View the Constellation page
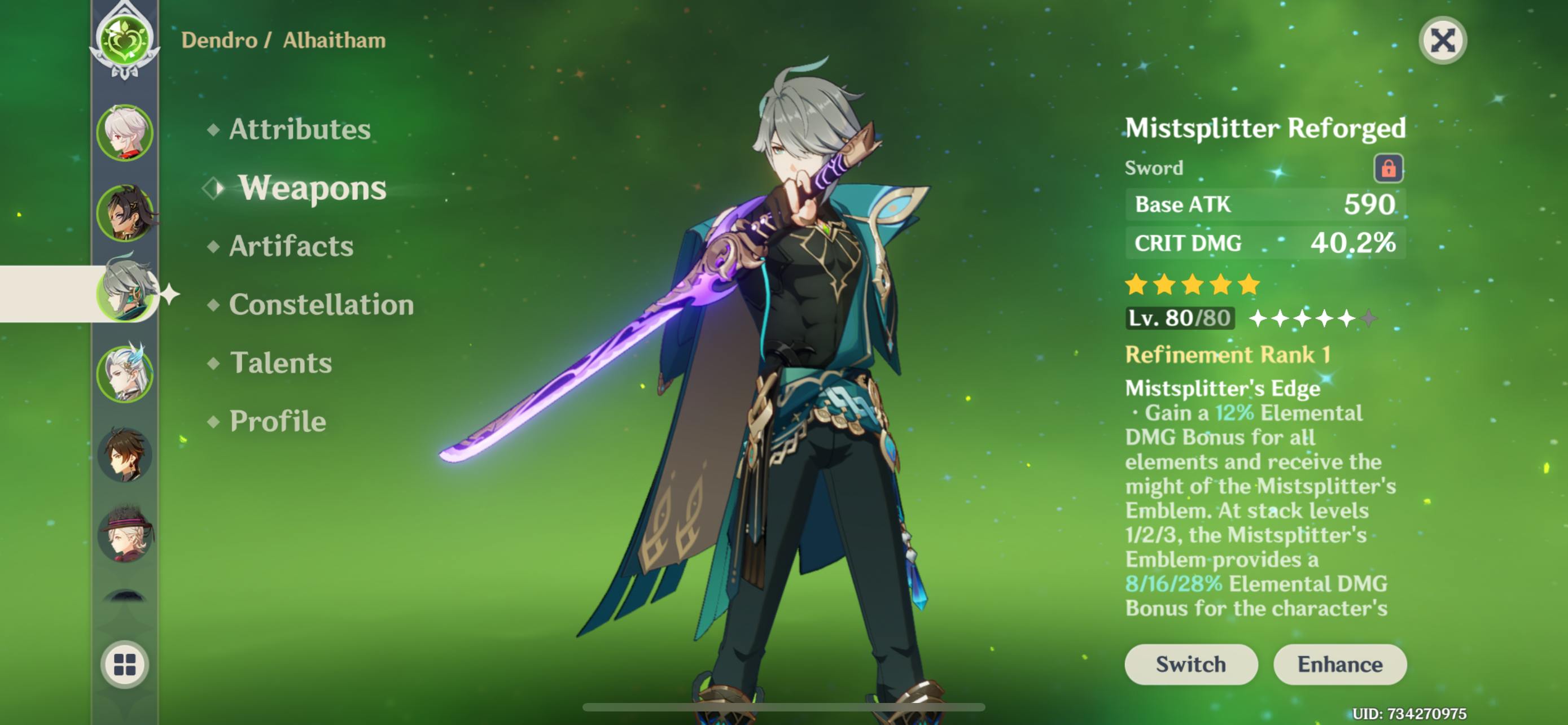This screenshot has width=1568, height=725. [321, 304]
